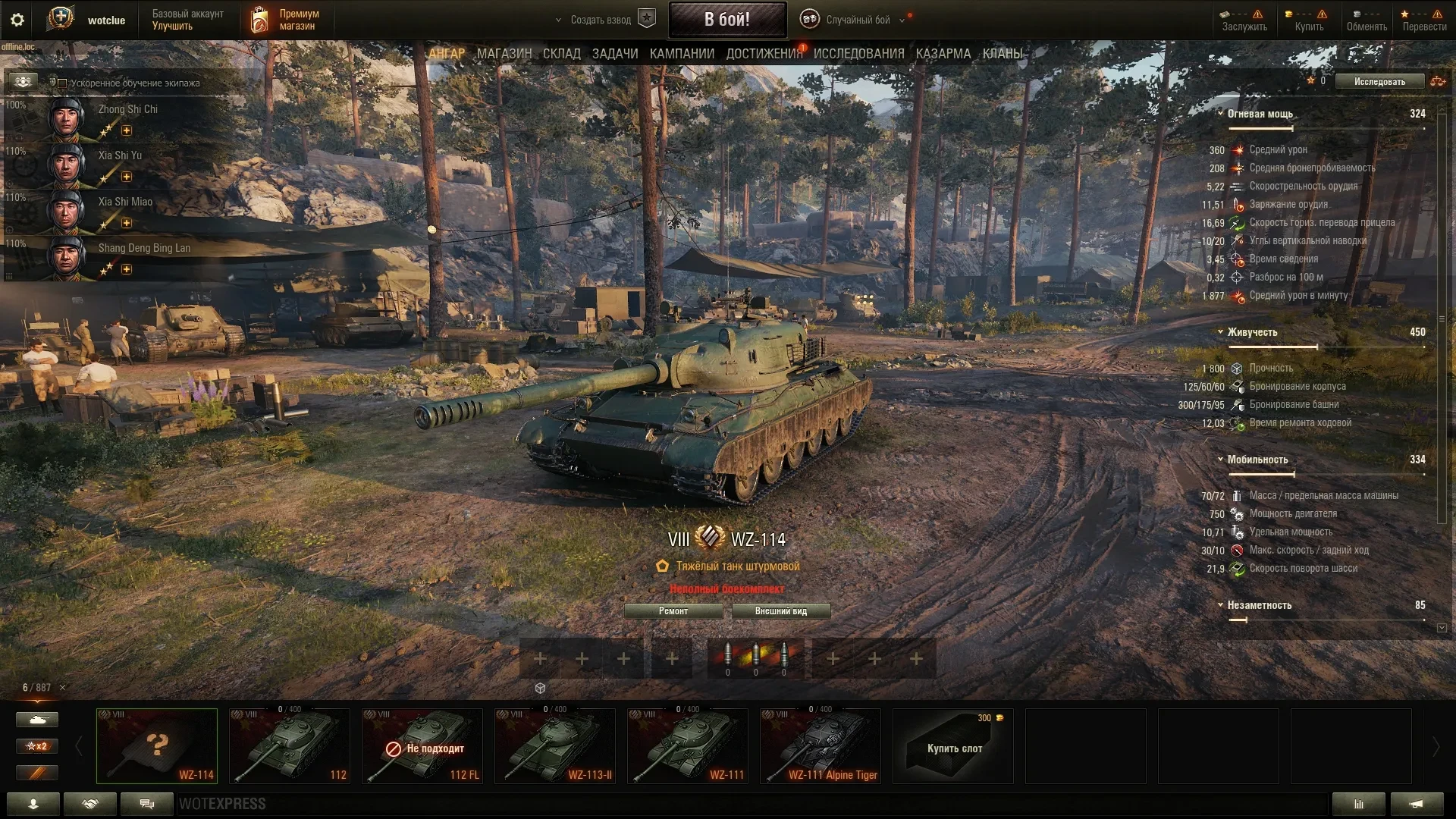
Task: Open Внешний вид customization
Action: point(780,611)
